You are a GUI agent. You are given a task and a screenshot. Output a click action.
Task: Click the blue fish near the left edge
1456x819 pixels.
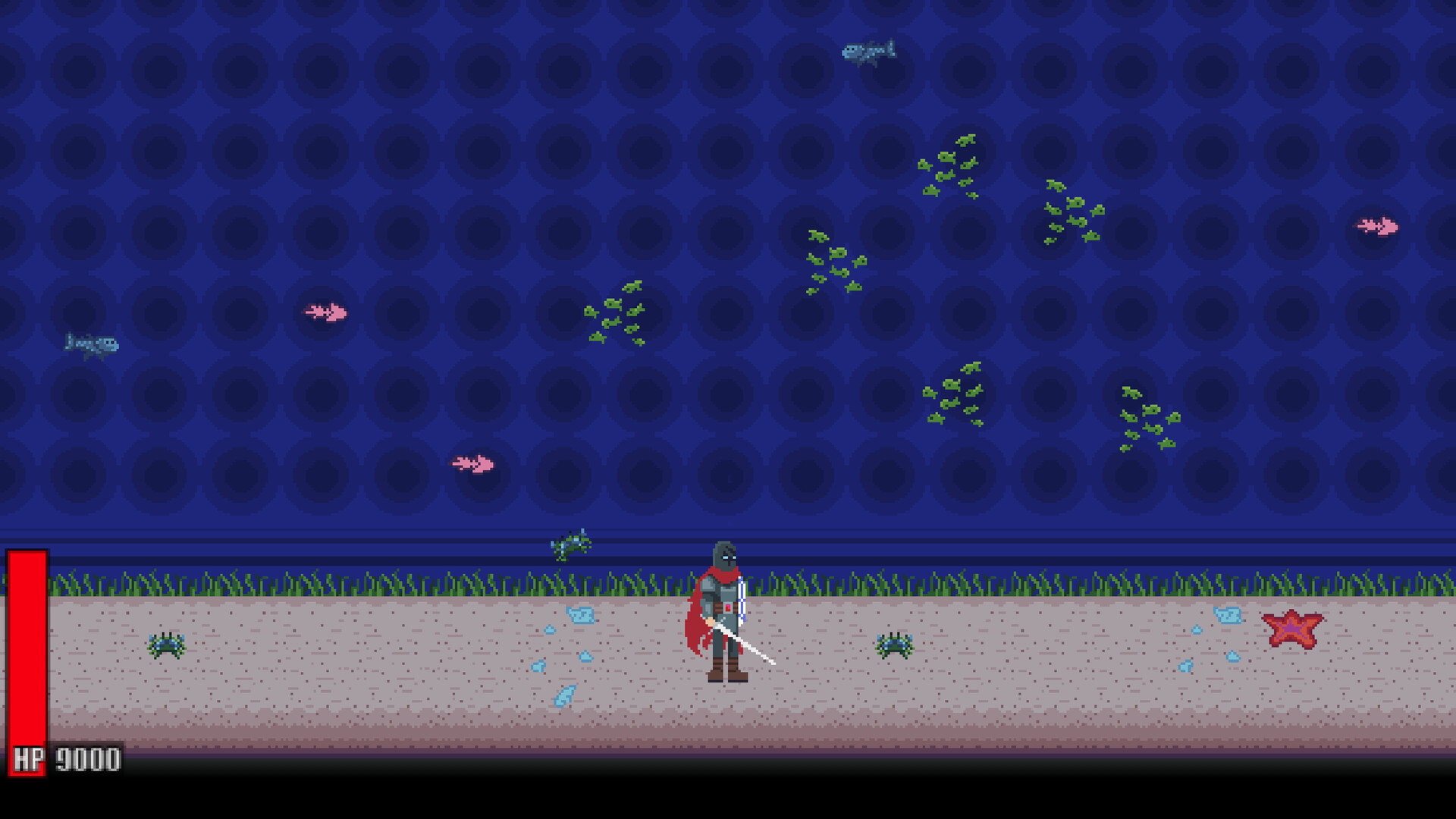point(93,343)
